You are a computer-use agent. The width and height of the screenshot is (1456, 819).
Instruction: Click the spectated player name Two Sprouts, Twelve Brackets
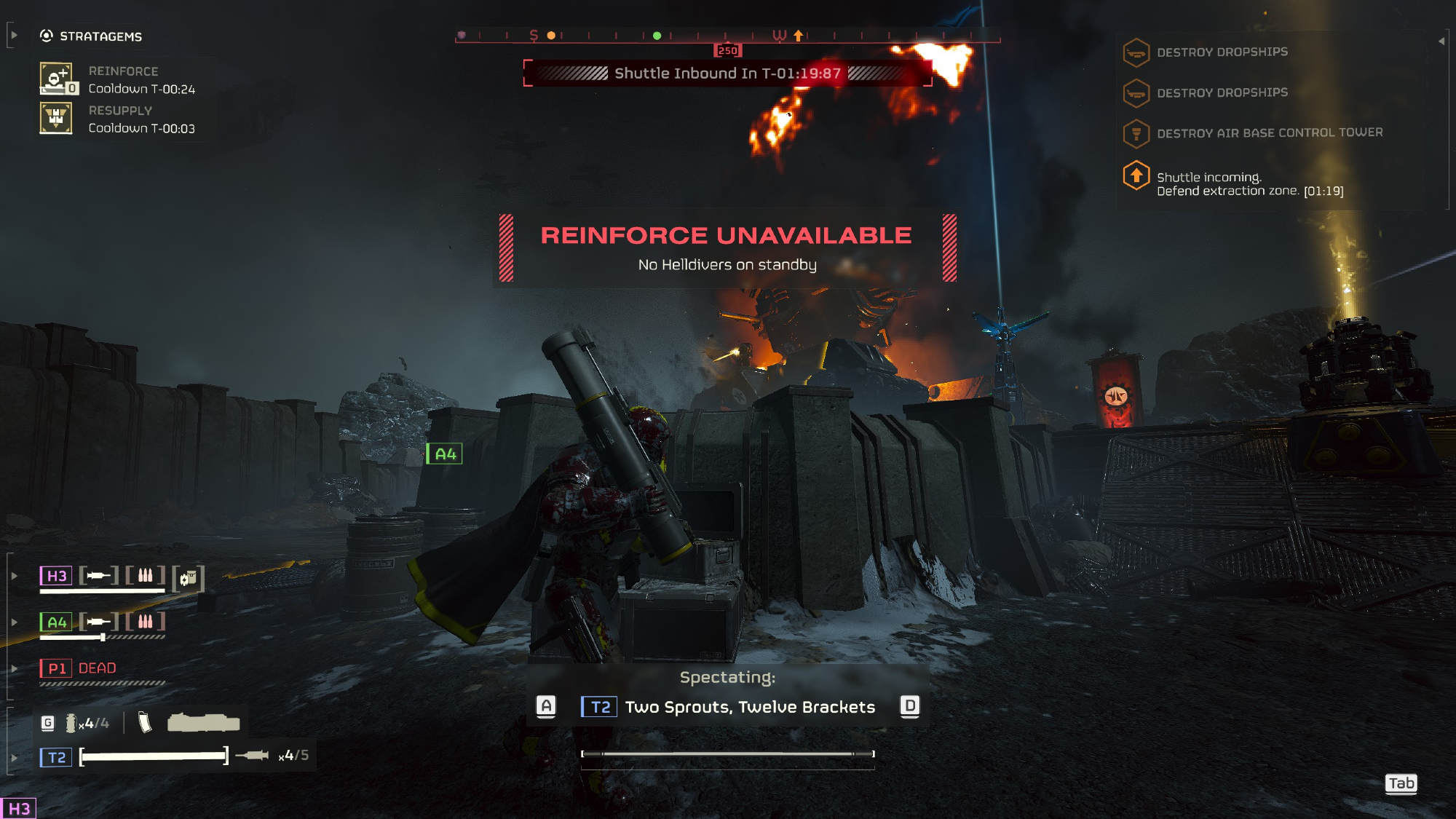[x=750, y=707]
